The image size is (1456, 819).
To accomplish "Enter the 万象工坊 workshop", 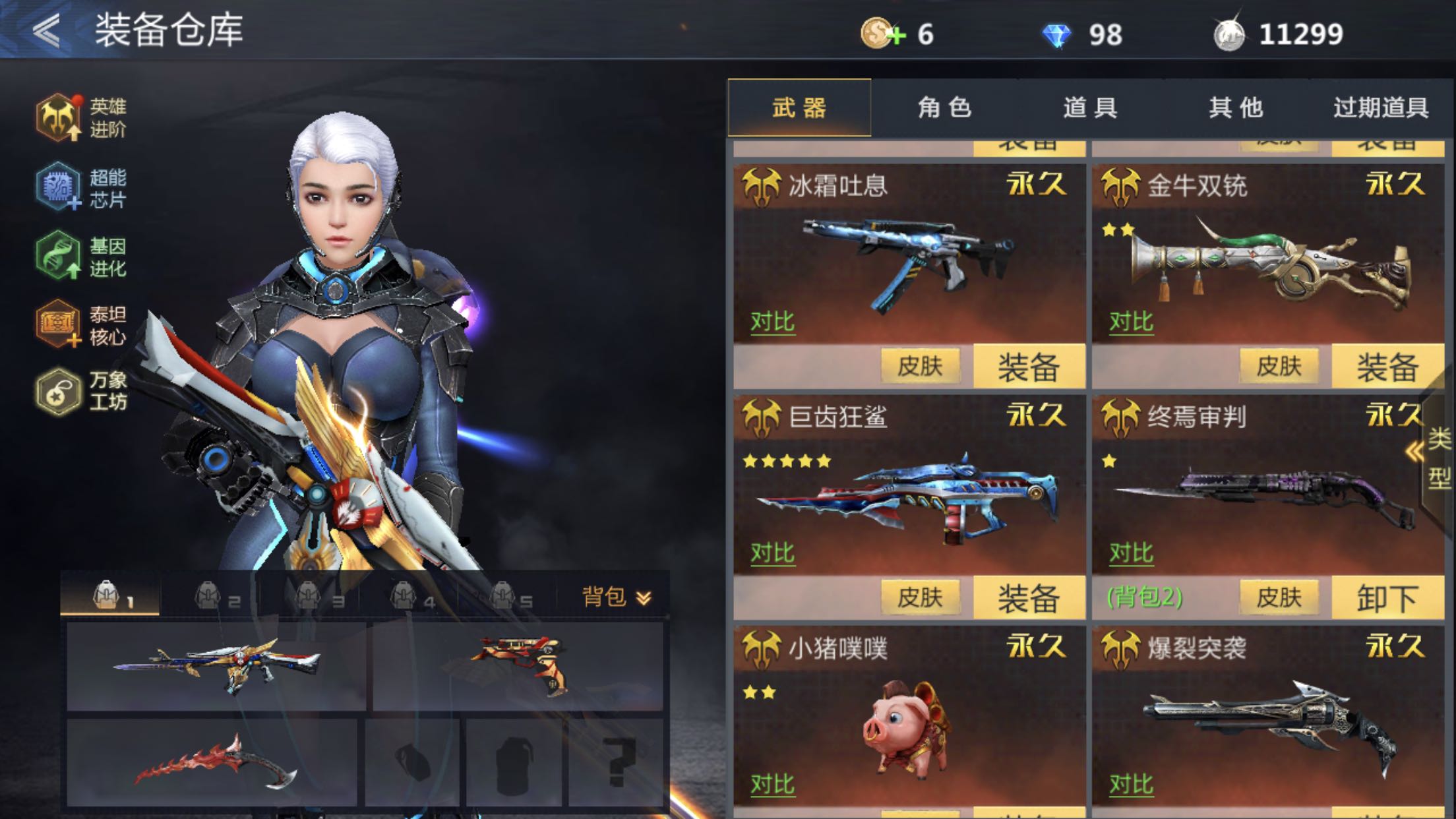I will (x=80, y=391).
